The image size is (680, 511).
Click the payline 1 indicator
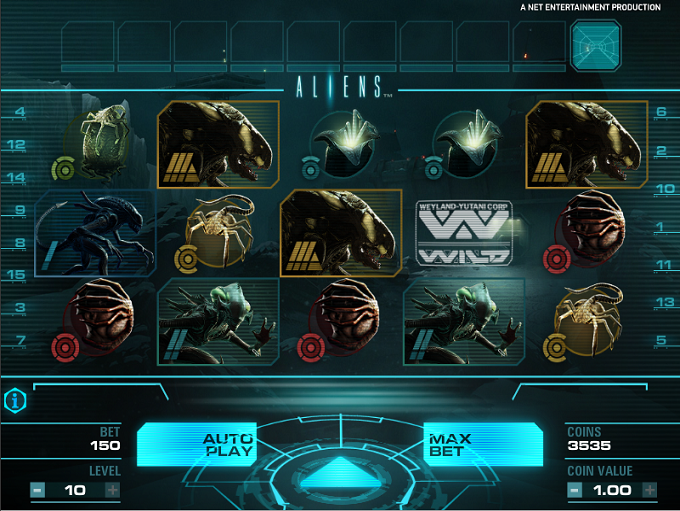point(661,228)
